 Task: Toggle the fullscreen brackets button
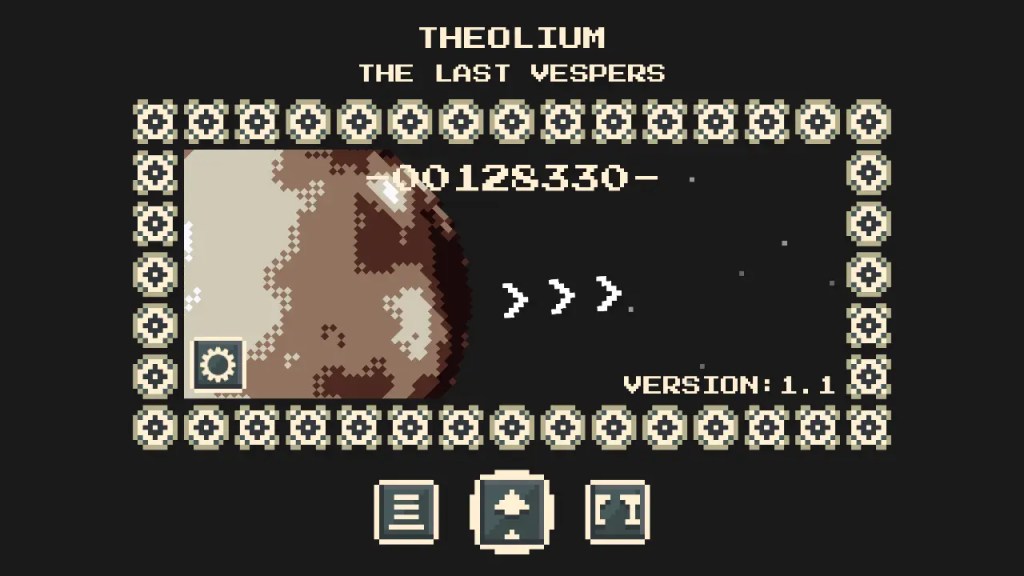[x=618, y=512]
